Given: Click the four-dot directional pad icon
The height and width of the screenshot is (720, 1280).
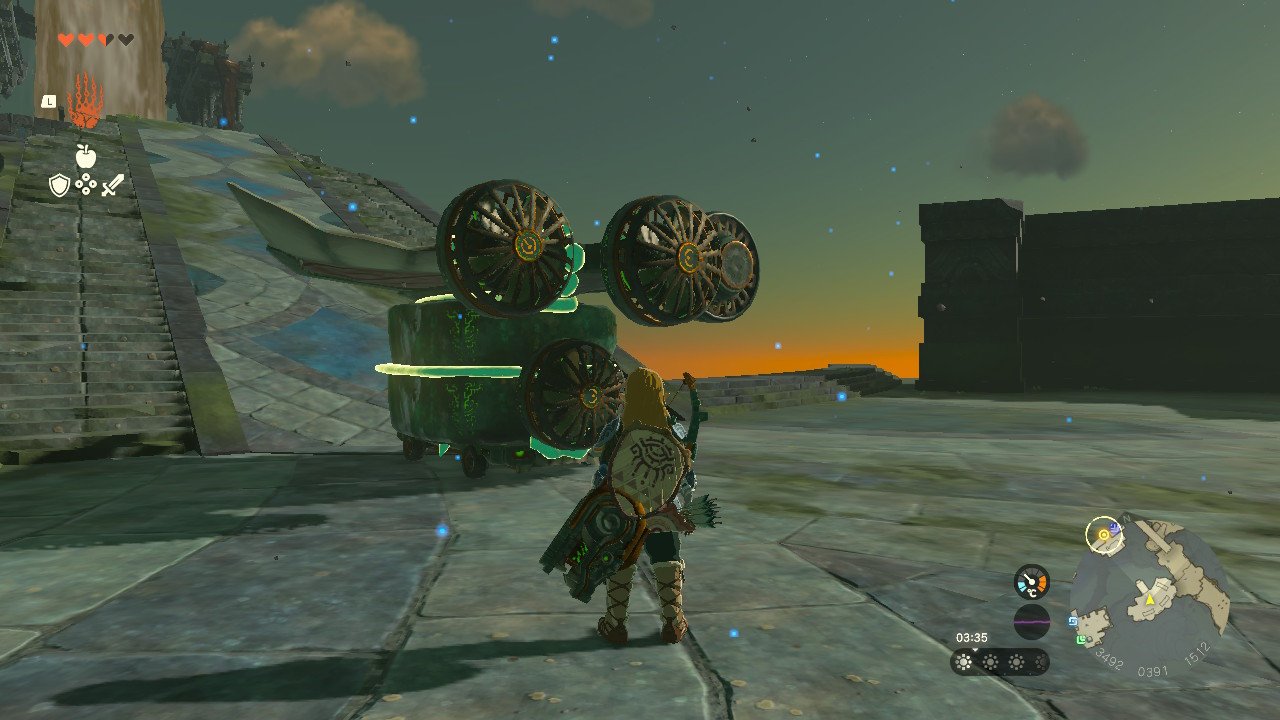Looking at the screenshot, I should [86, 185].
